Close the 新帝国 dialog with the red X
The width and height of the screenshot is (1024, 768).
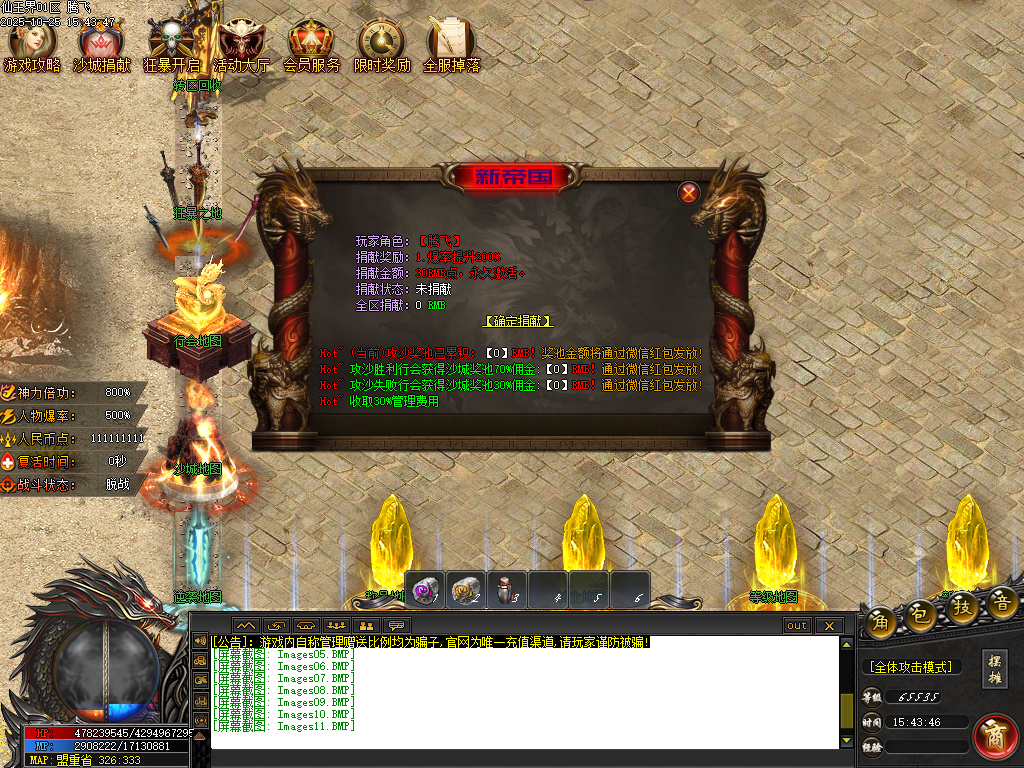(688, 193)
